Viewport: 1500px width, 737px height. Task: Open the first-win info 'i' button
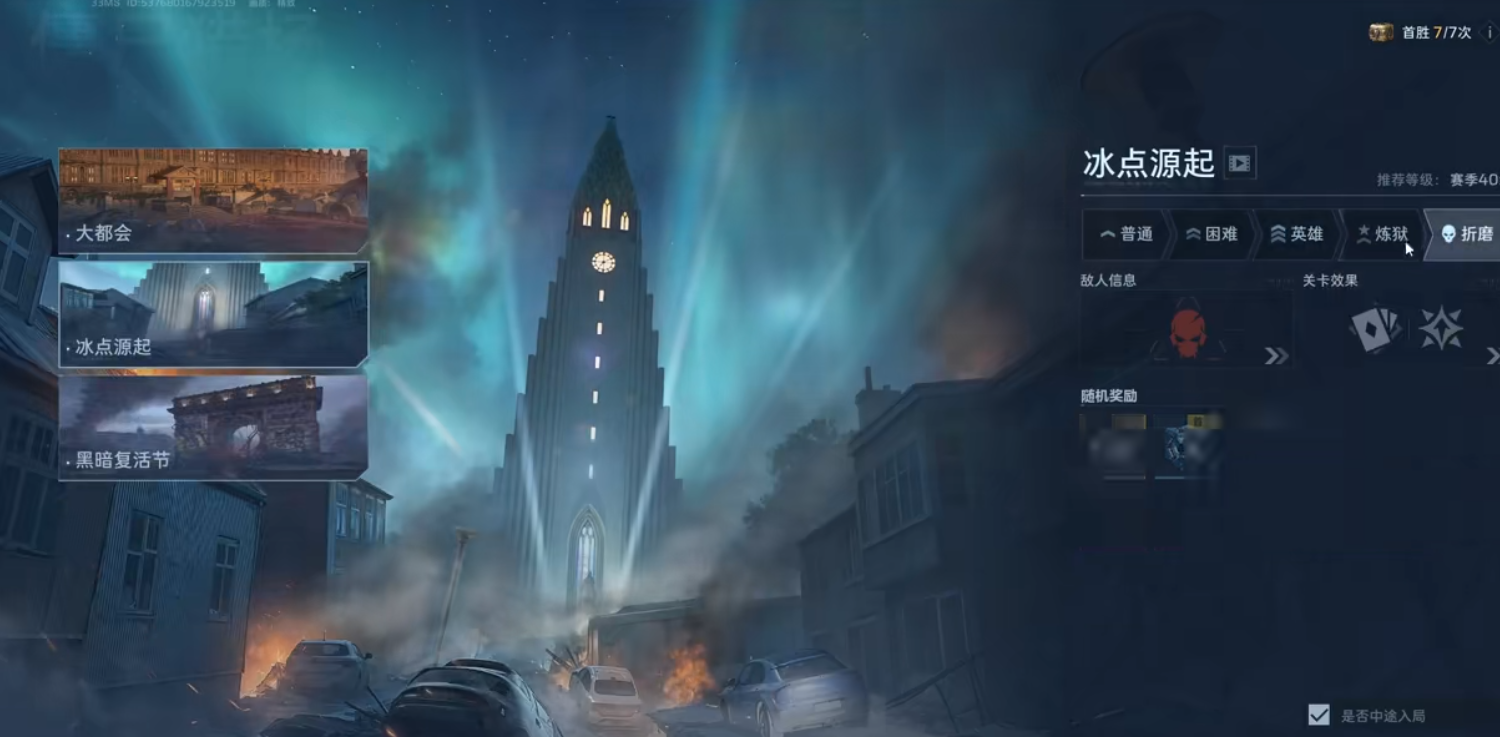1489,33
